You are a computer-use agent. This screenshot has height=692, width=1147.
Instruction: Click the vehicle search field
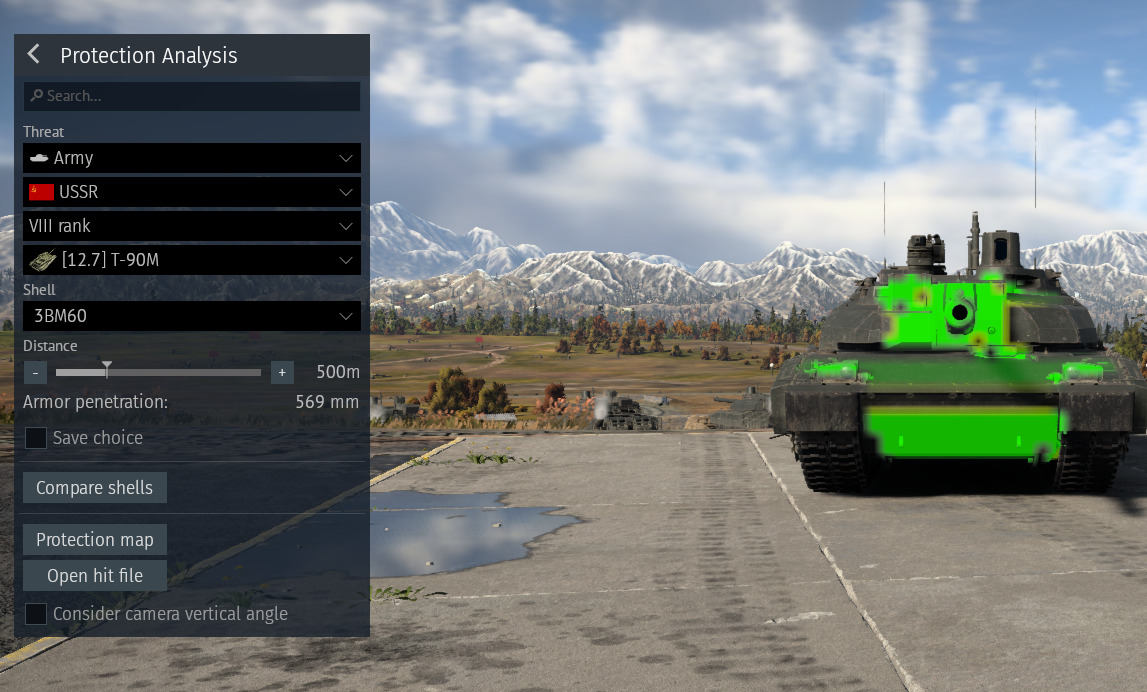(192, 96)
